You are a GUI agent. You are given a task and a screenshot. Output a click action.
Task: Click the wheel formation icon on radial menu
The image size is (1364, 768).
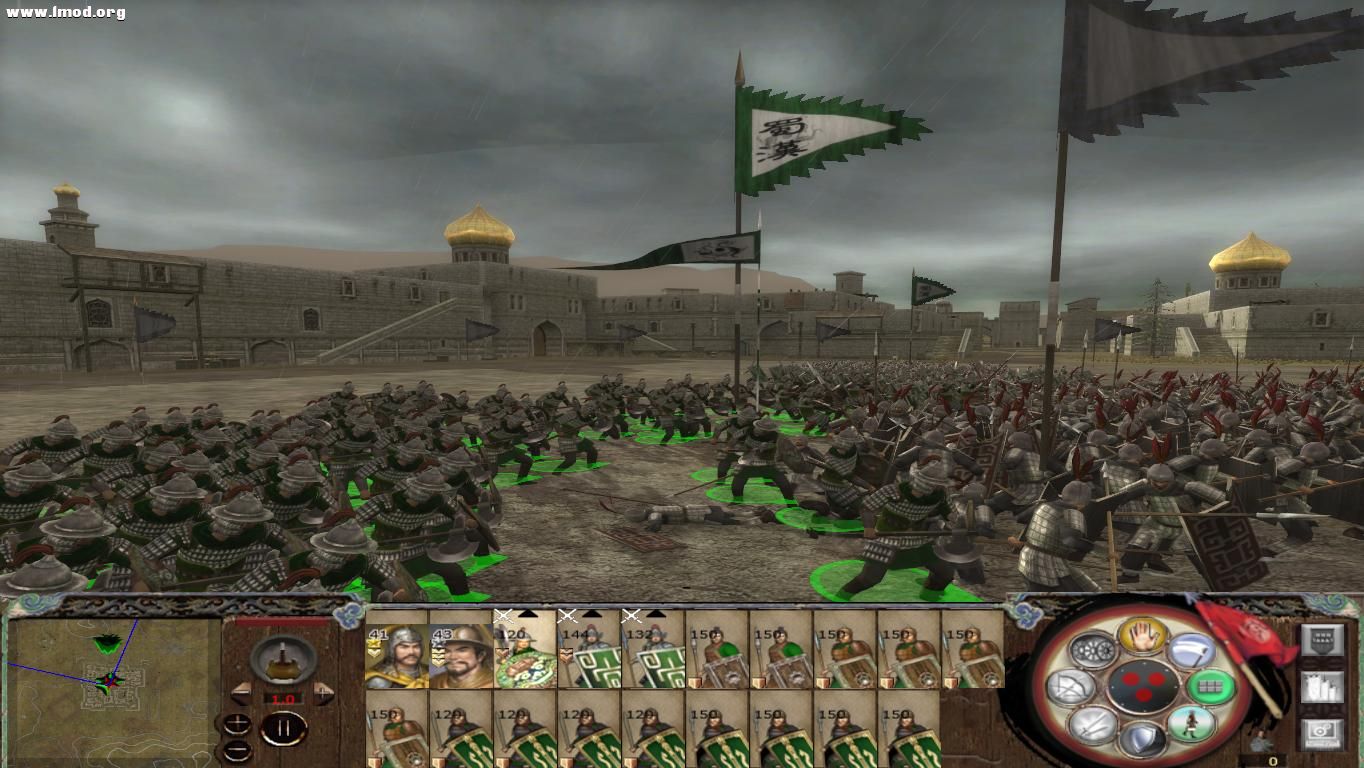click(x=1094, y=650)
